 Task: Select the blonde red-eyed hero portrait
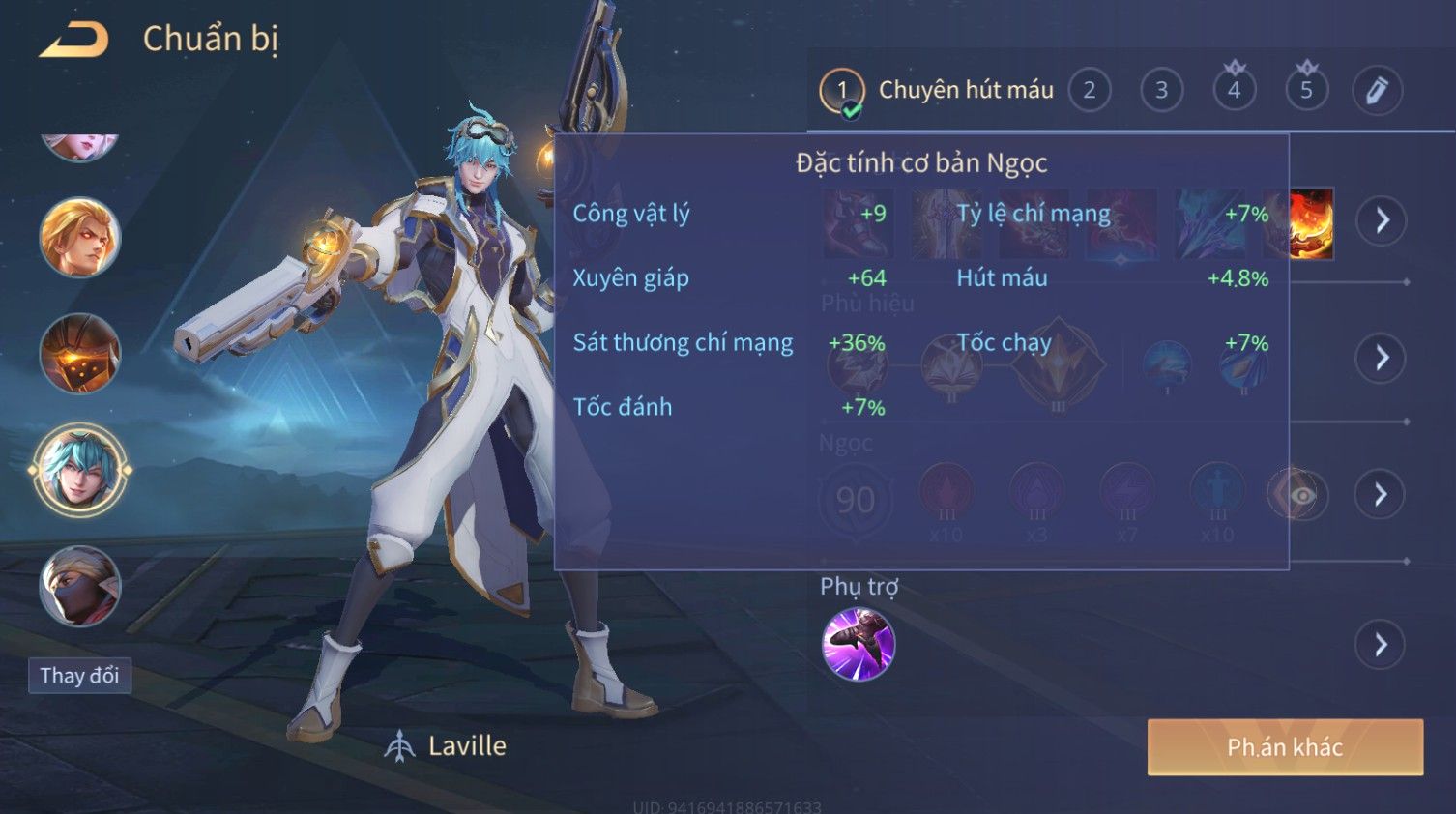click(80, 237)
